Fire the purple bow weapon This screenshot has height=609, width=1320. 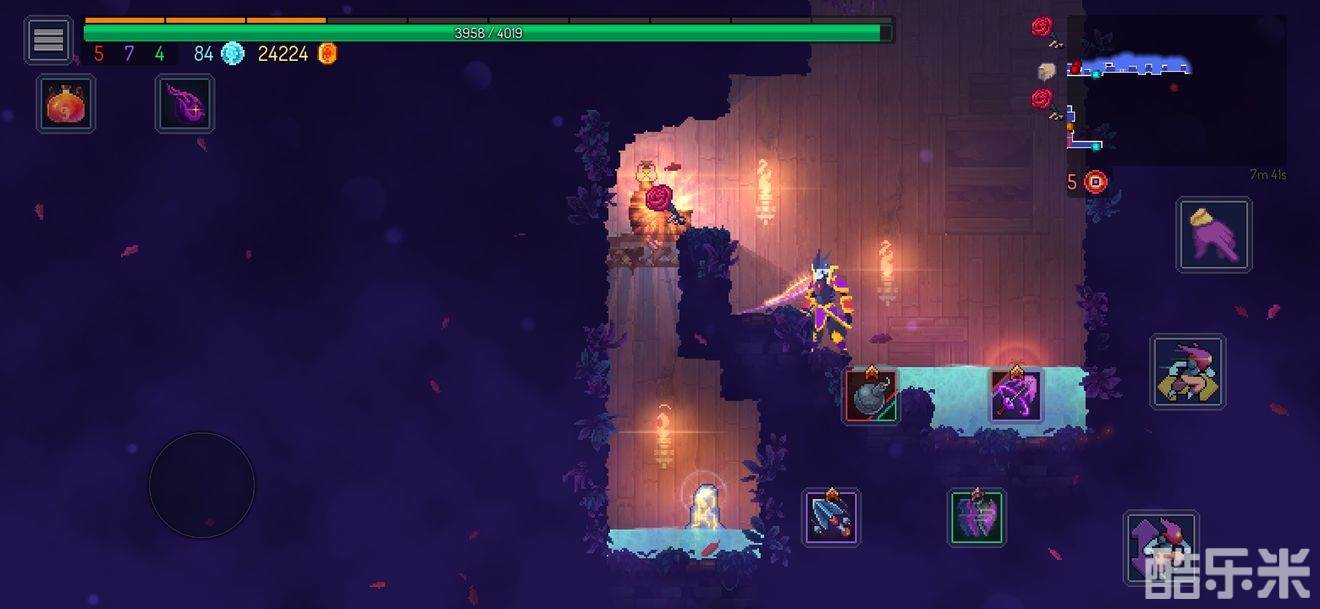point(1016,395)
